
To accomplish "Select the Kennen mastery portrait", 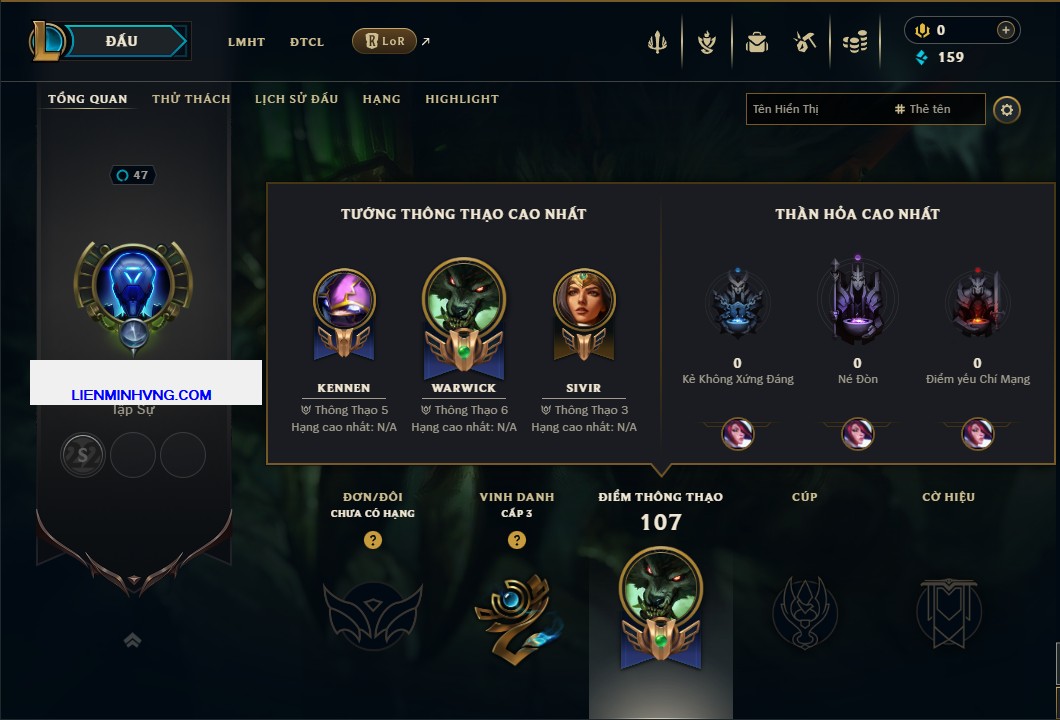I will [x=344, y=300].
